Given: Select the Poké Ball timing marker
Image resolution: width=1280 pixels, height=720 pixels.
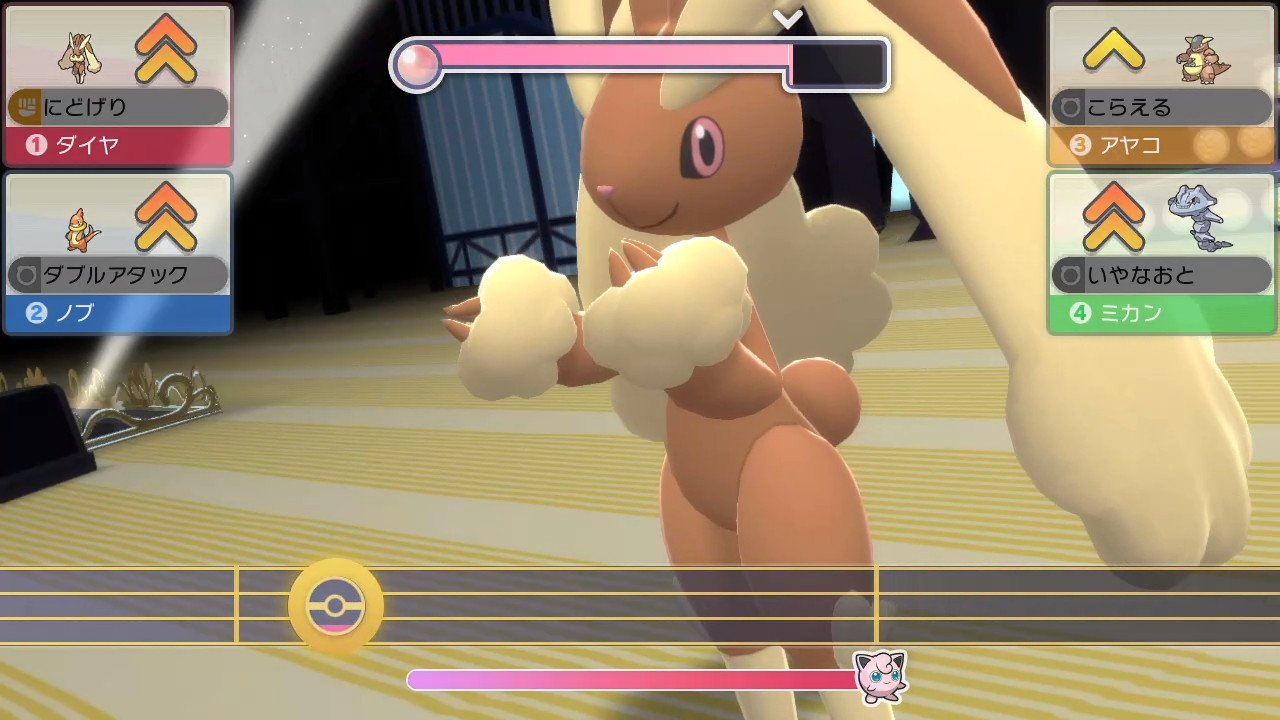Looking at the screenshot, I should pos(334,604).
